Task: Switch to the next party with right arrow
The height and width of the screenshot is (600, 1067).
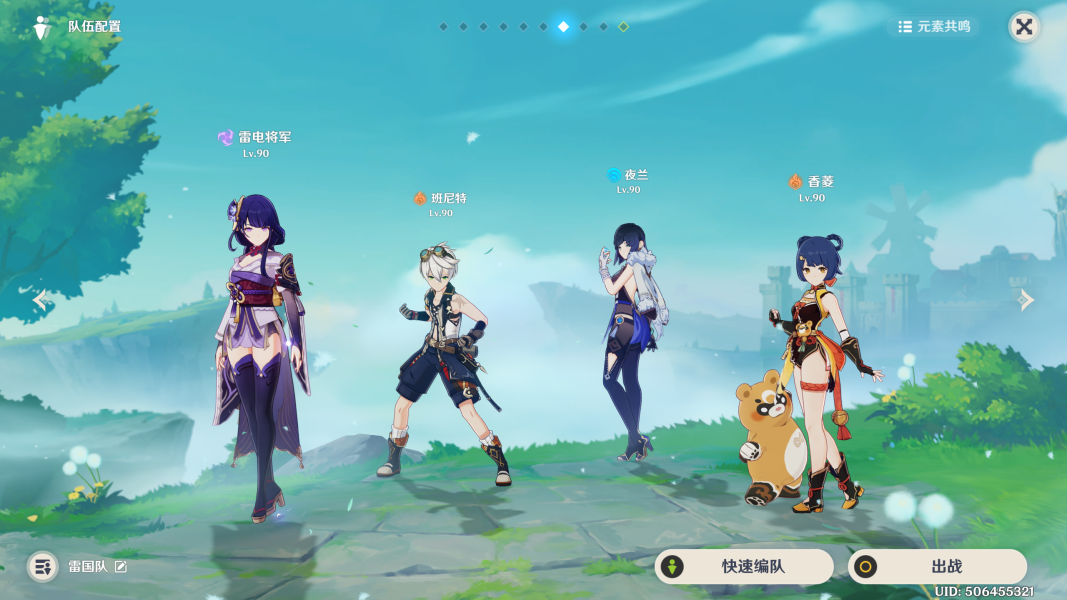Action: point(1026,300)
